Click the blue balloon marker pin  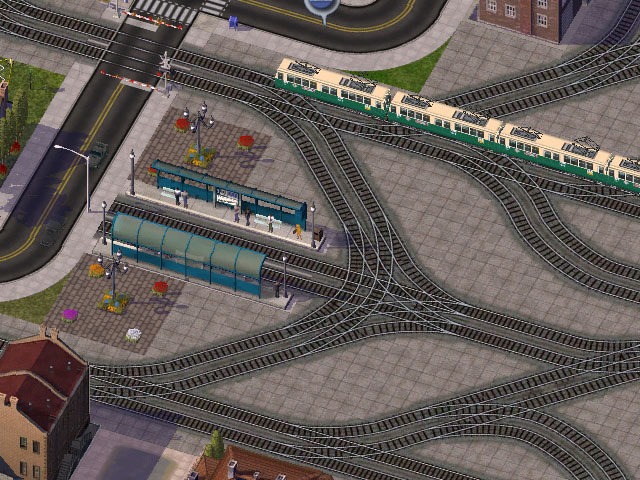point(320,7)
